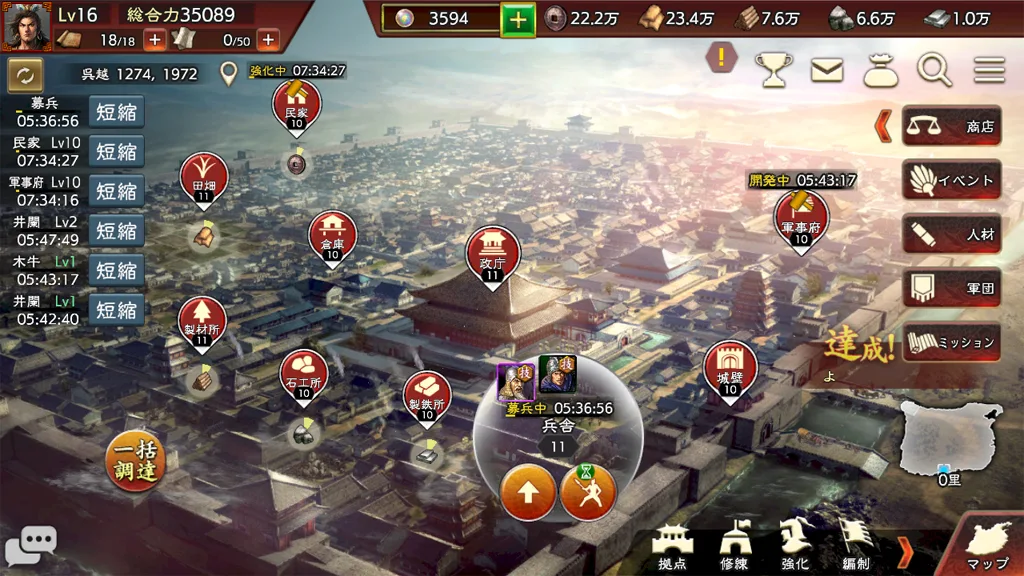The width and height of the screenshot is (1024, 576).
Task: Open the イベント events menu
Action: pyautogui.click(x=951, y=181)
